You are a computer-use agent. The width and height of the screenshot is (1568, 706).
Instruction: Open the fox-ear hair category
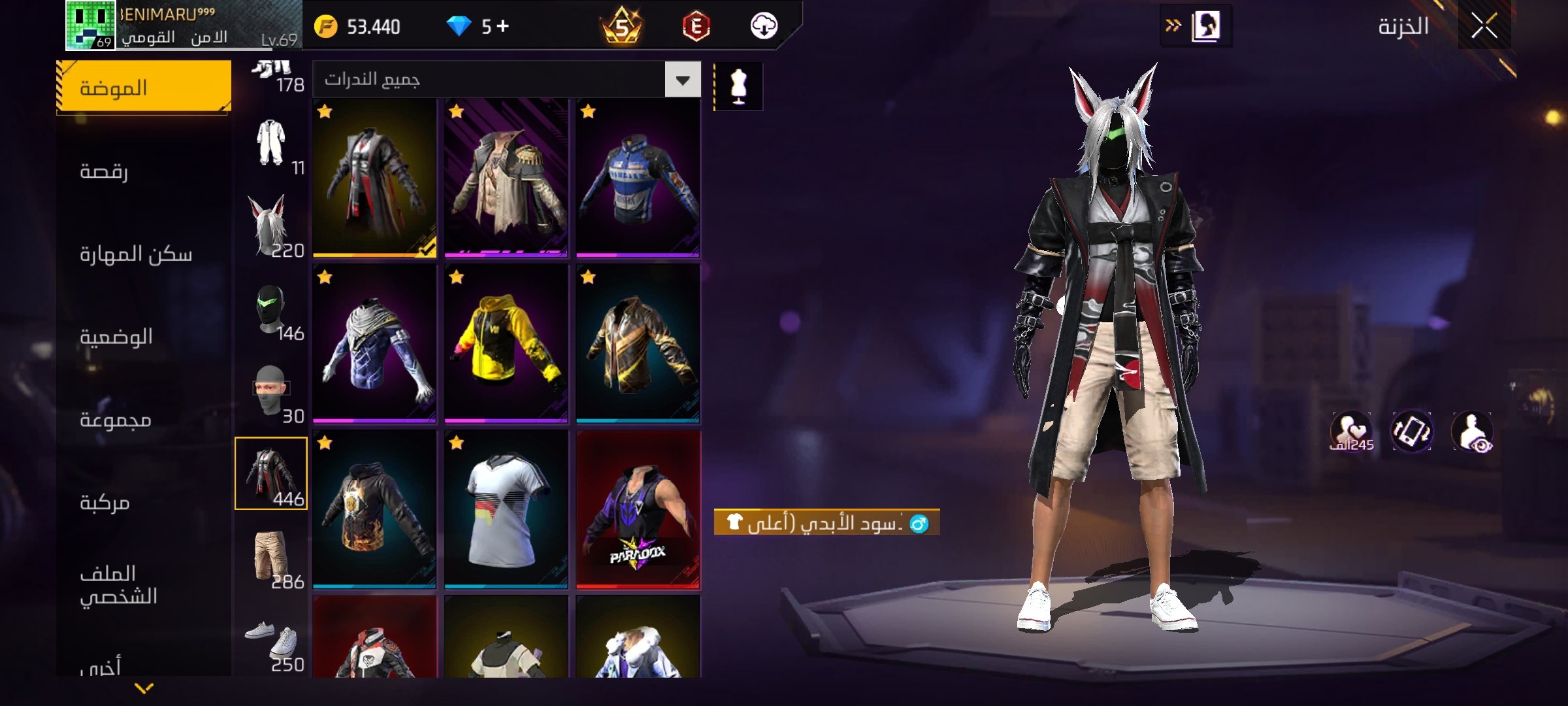tap(271, 226)
